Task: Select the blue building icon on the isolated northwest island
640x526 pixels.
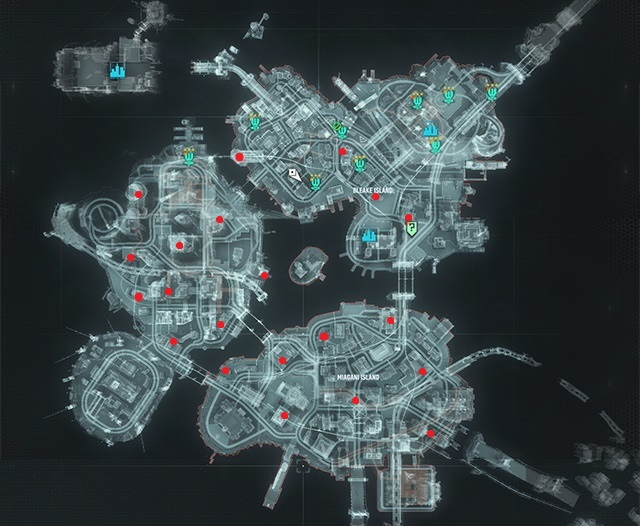Action: (117, 72)
